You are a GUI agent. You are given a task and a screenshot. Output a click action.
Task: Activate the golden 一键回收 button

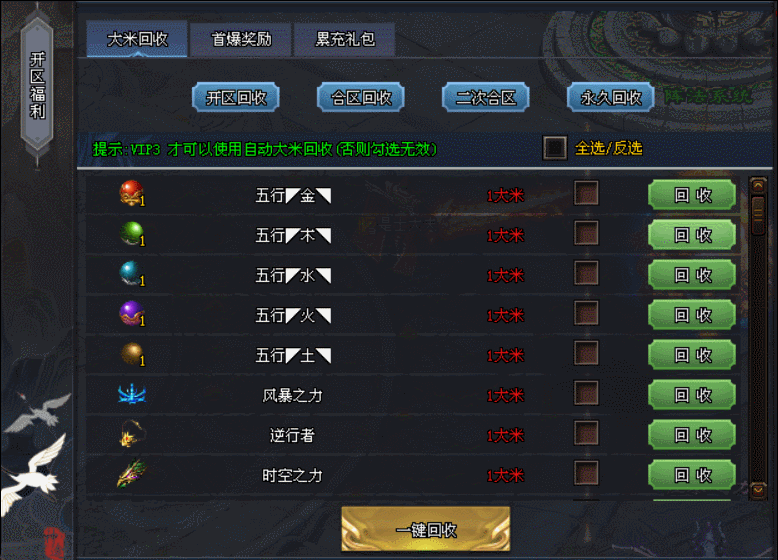tap(426, 529)
